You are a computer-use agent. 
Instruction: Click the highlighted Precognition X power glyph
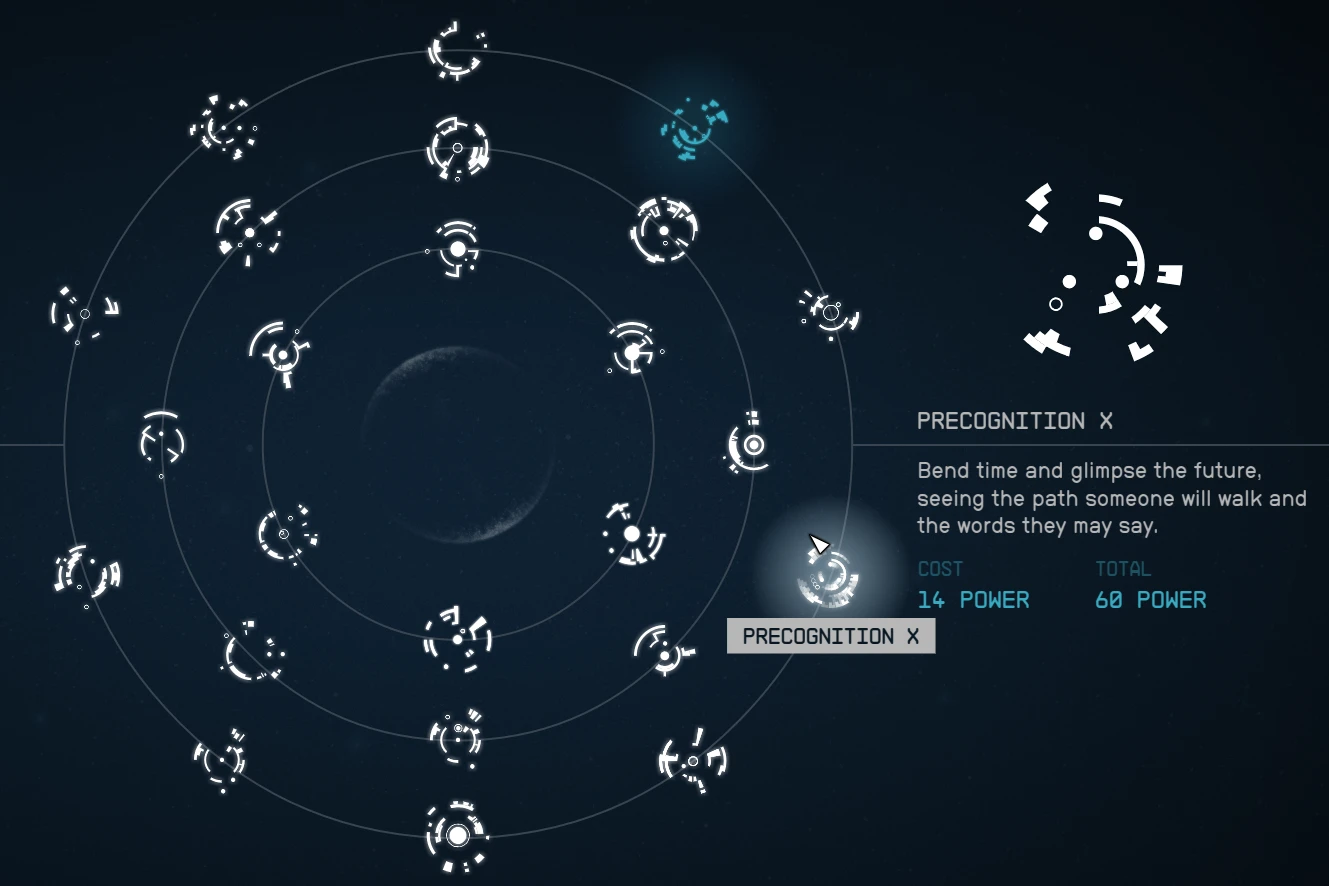pyautogui.click(x=828, y=580)
